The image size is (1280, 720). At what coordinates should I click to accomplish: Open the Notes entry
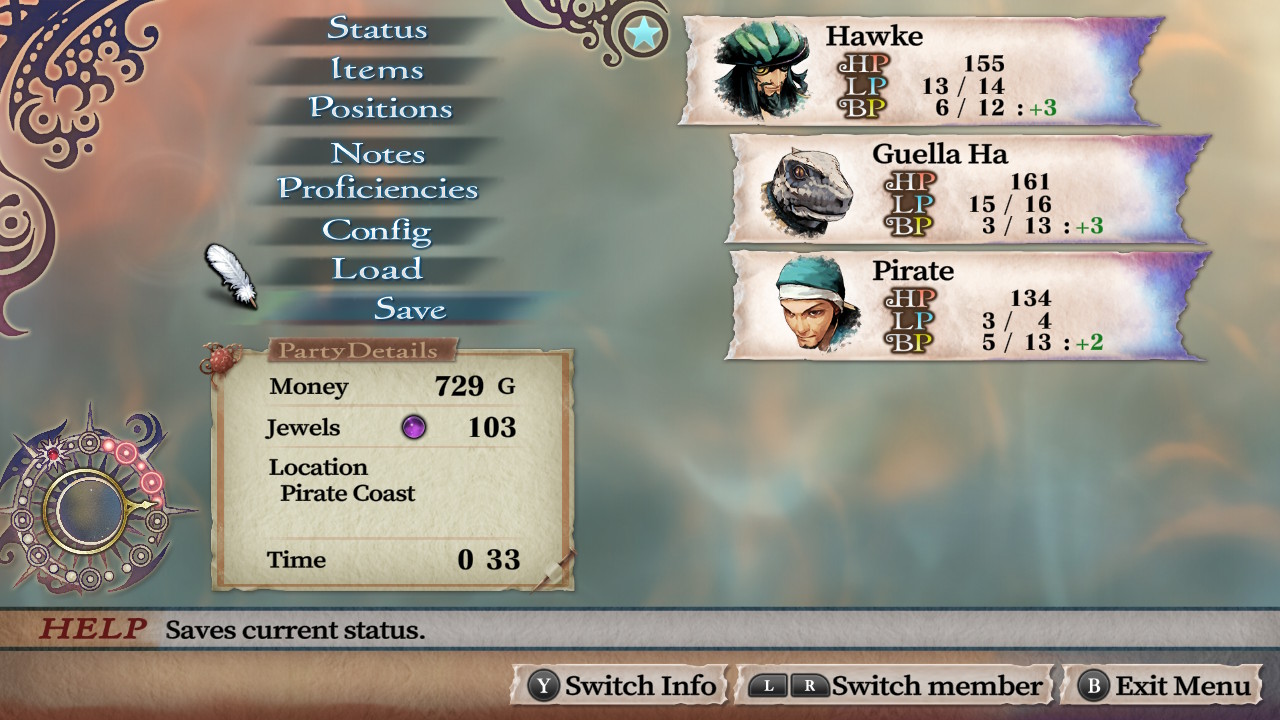click(378, 153)
